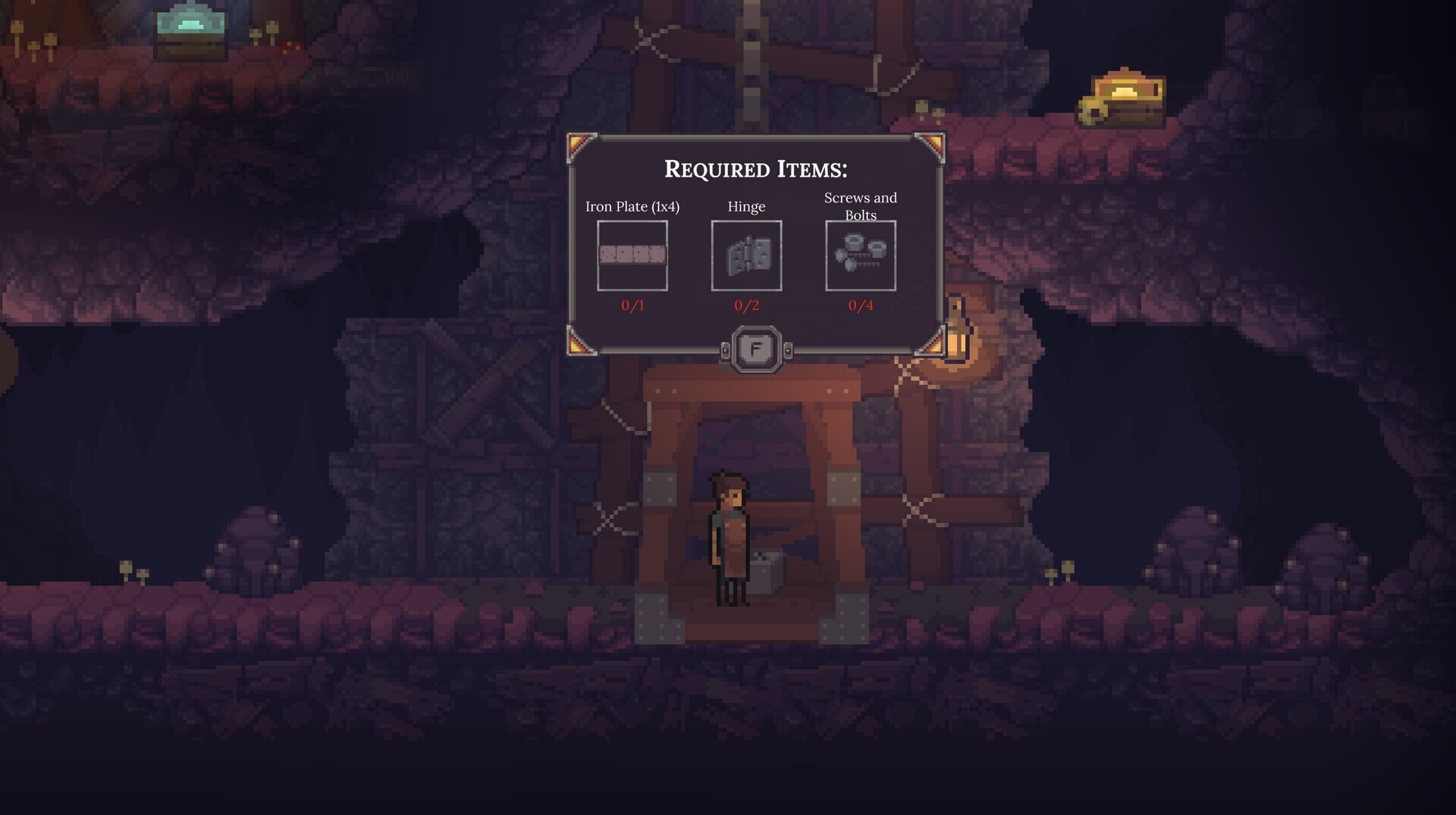The width and height of the screenshot is (1456, 815).
Task: Toggle the Iron Plate requirement slot
Action: coord(632,257)
